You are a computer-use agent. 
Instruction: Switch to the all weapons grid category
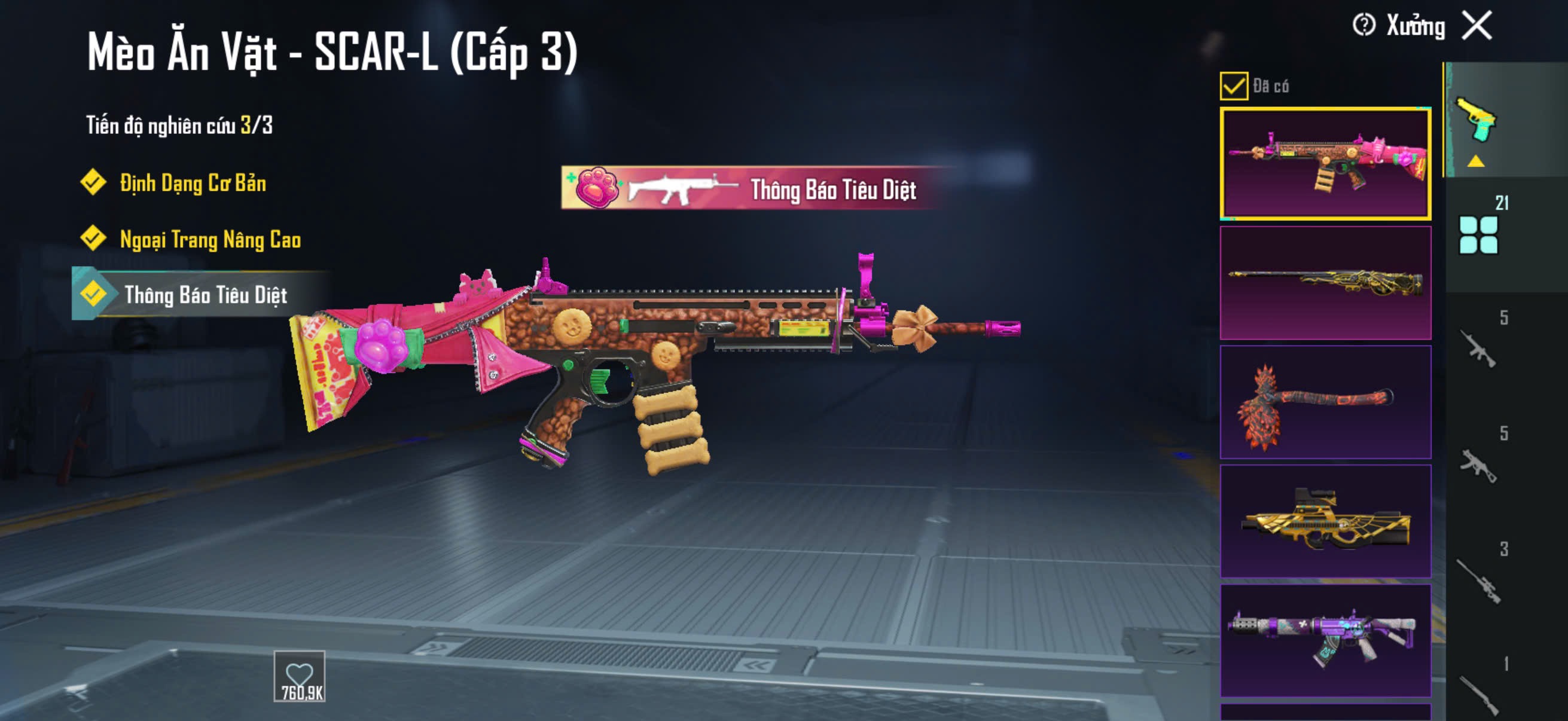coord(1478,234)
